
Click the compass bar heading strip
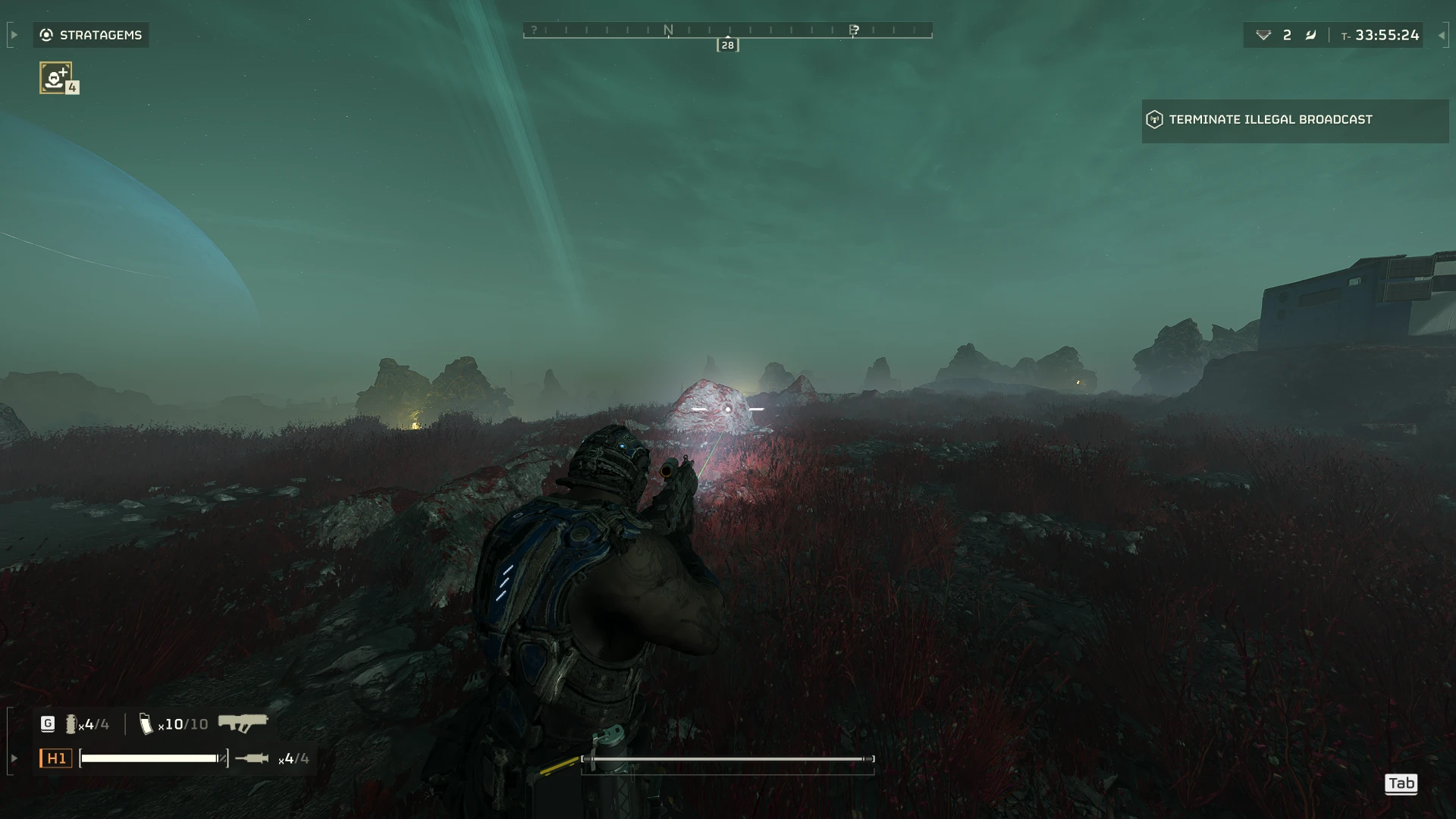[727, 30]
